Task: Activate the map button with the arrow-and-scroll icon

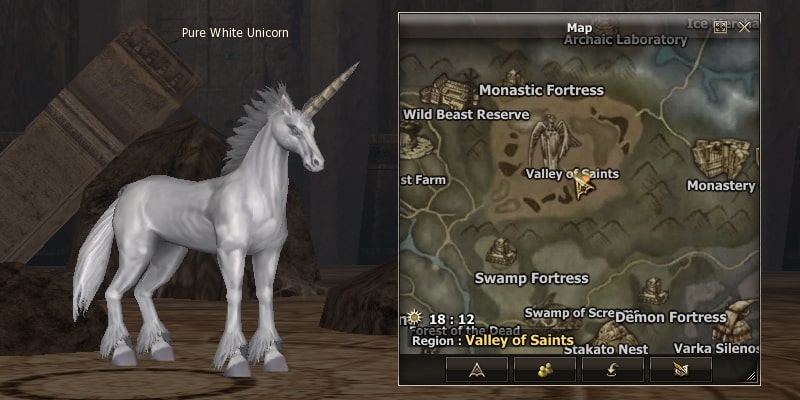Action: (681, 368)
